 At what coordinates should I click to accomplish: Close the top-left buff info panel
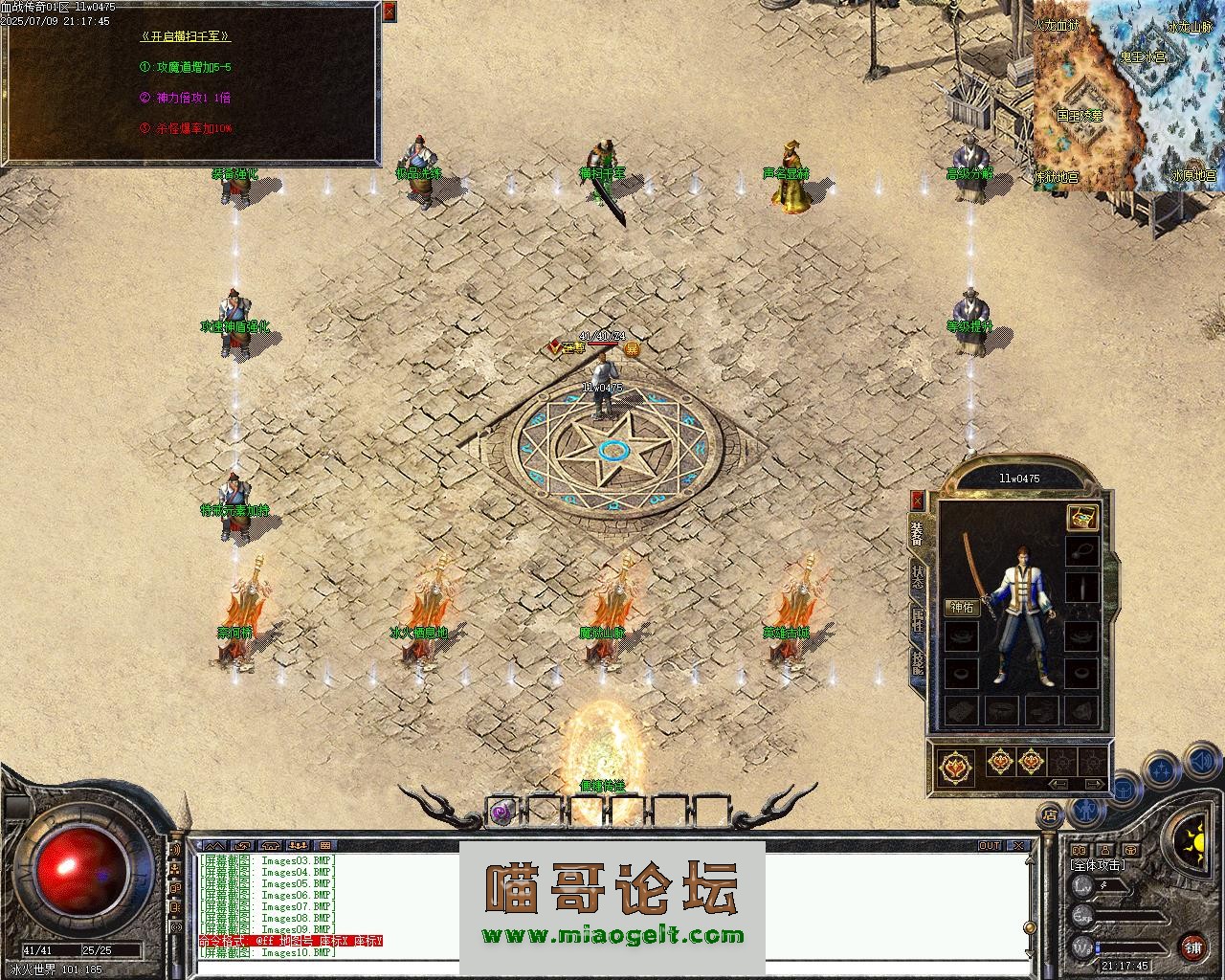tap(389, 12)
